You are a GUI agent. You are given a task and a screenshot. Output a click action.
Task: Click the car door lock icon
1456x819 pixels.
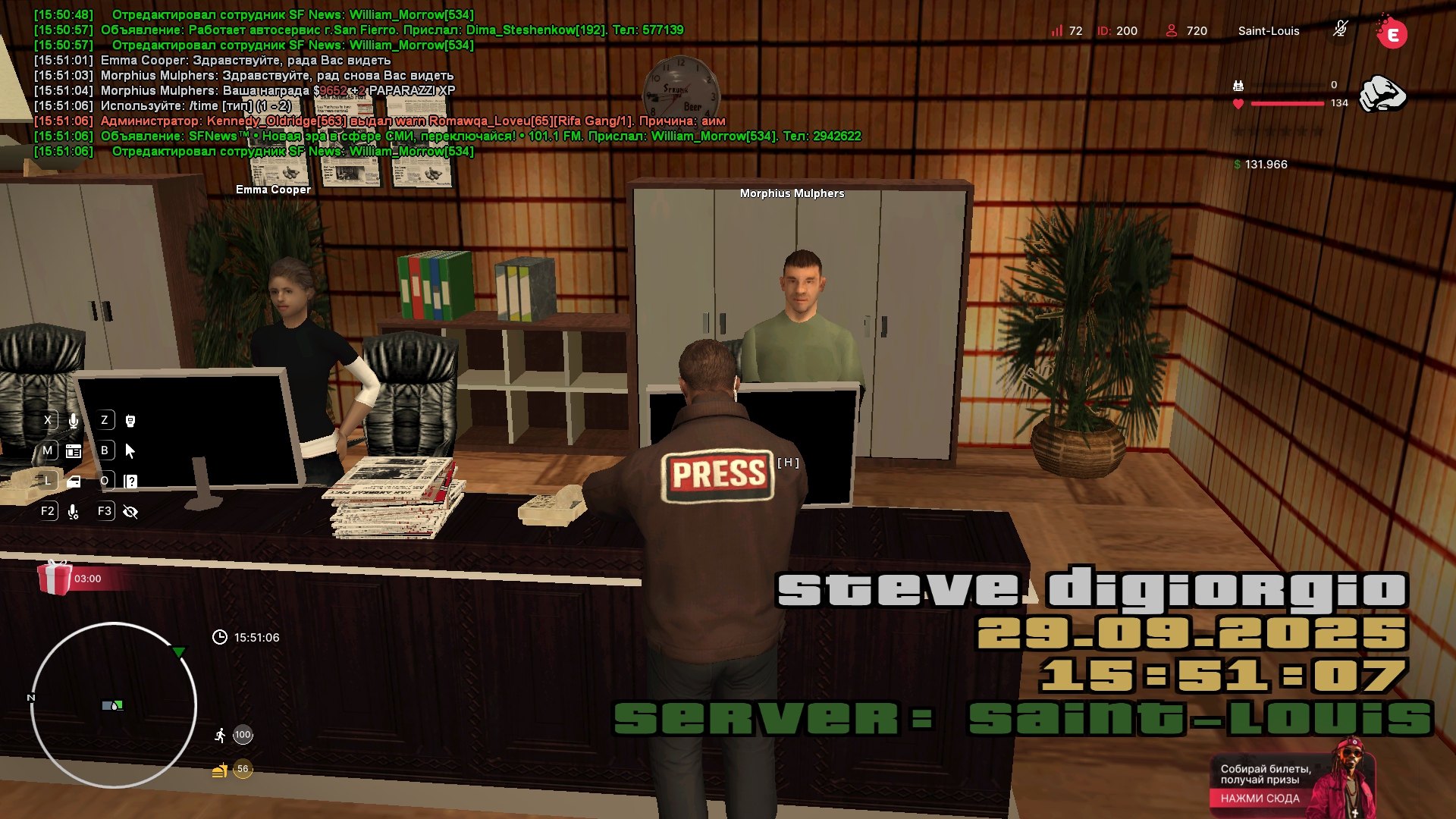pos(74,482)
